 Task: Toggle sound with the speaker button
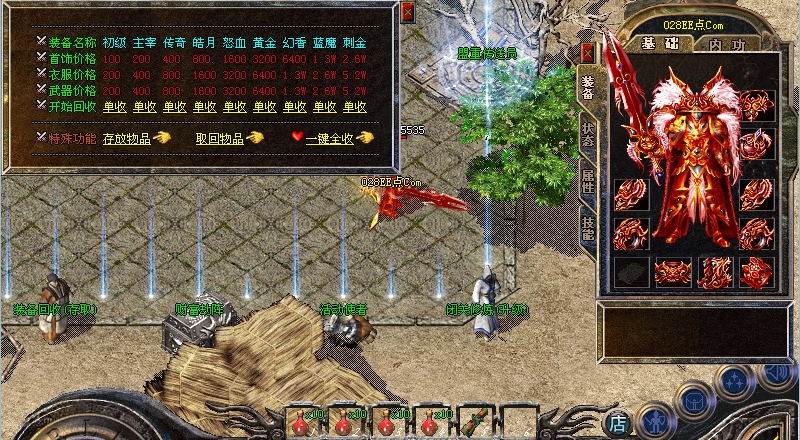(x=775, y=373)
